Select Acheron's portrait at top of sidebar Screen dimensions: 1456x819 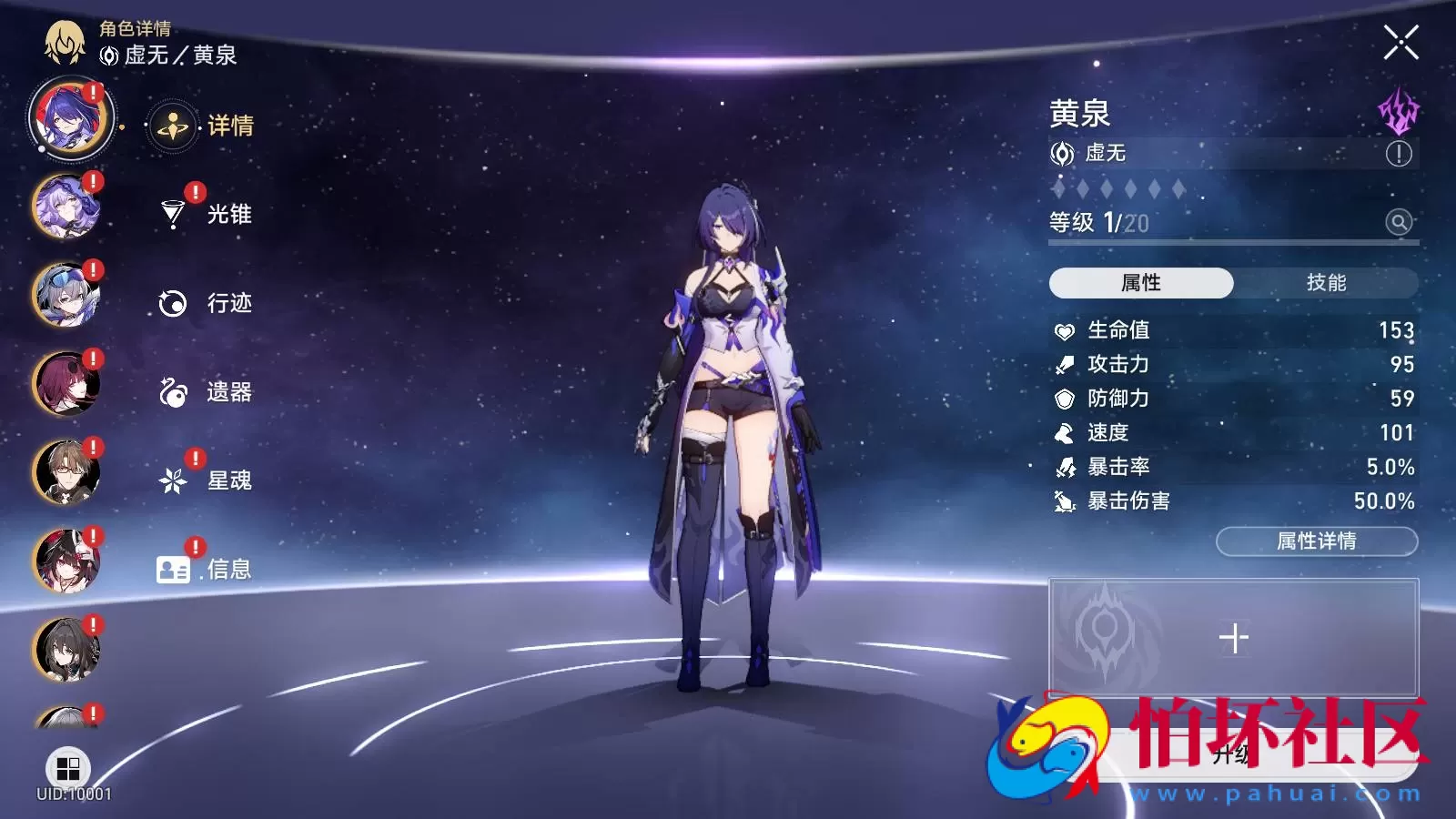(68, 121)
